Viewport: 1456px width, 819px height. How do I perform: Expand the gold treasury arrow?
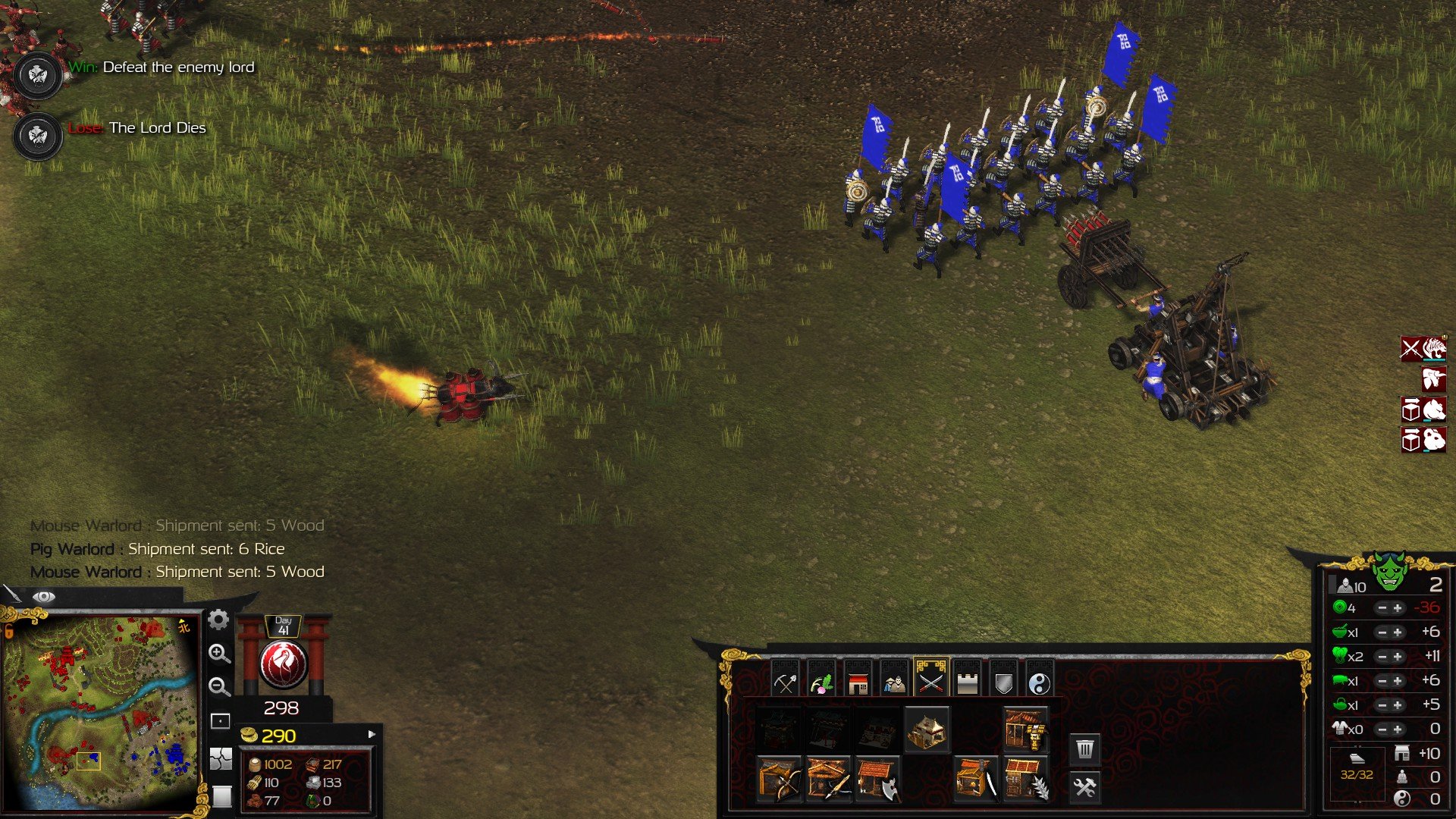(x=372, y=734)
